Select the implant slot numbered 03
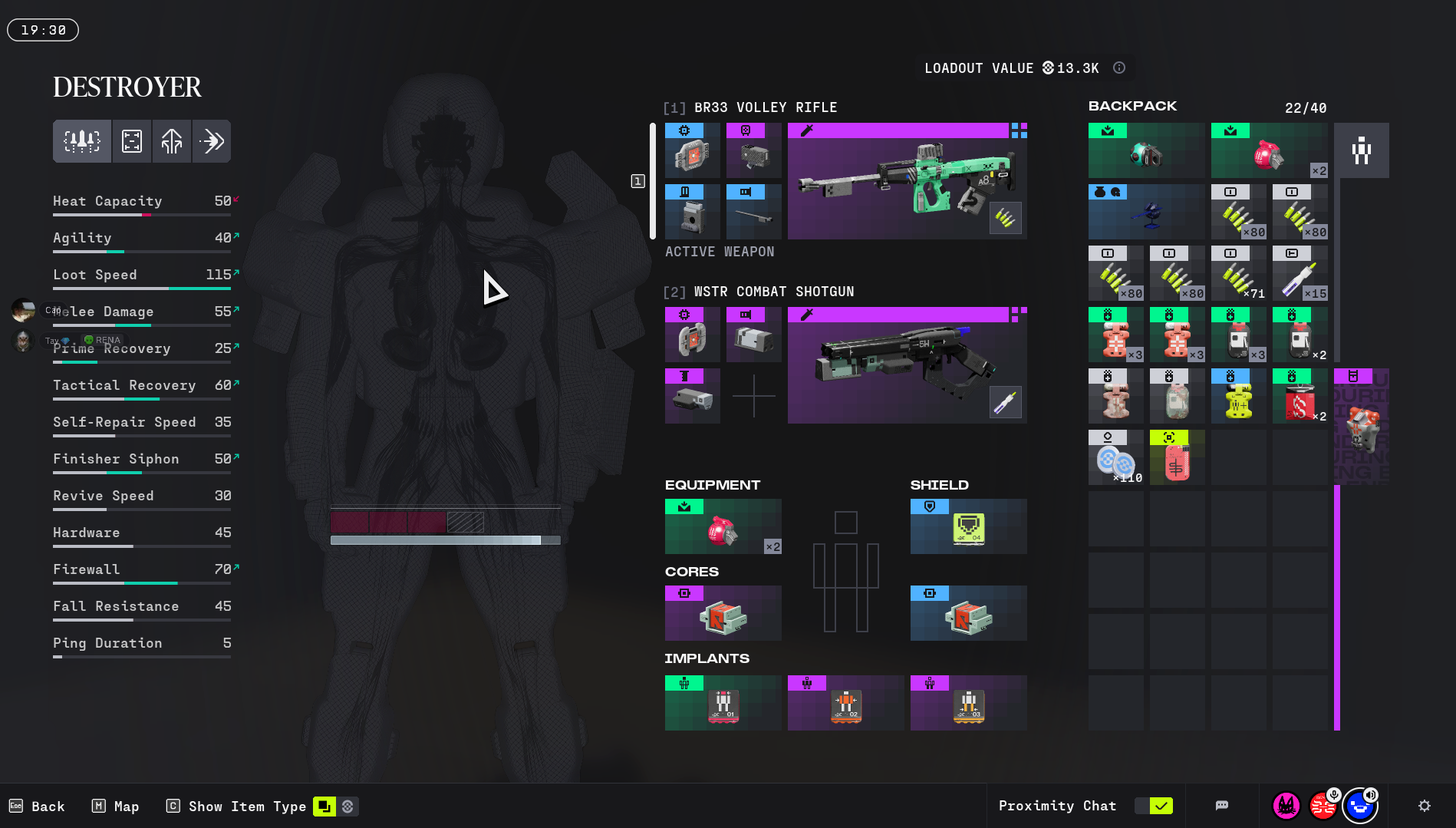 tap(968, 703)
